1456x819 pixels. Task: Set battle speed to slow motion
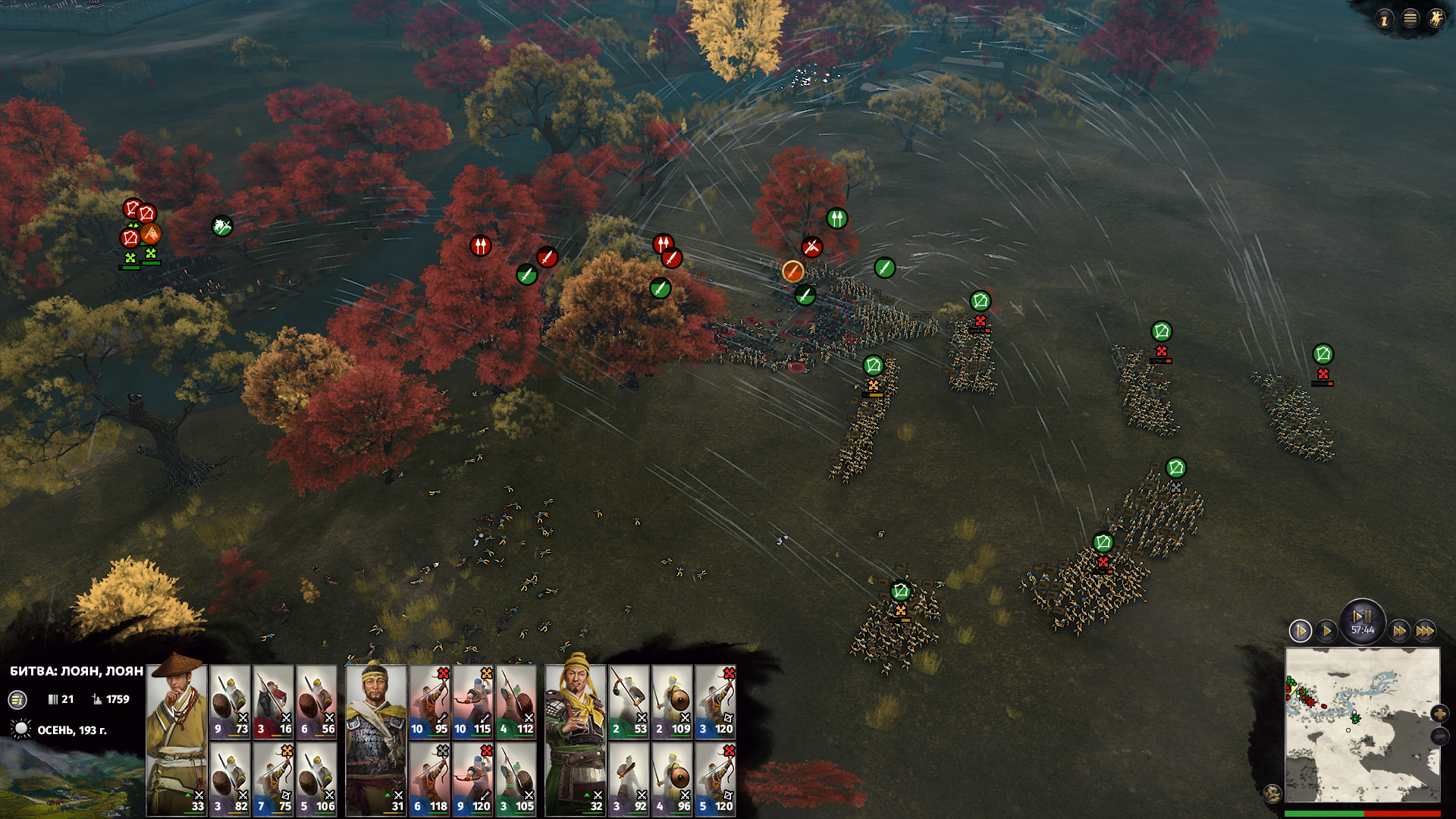pos(1300,631)
